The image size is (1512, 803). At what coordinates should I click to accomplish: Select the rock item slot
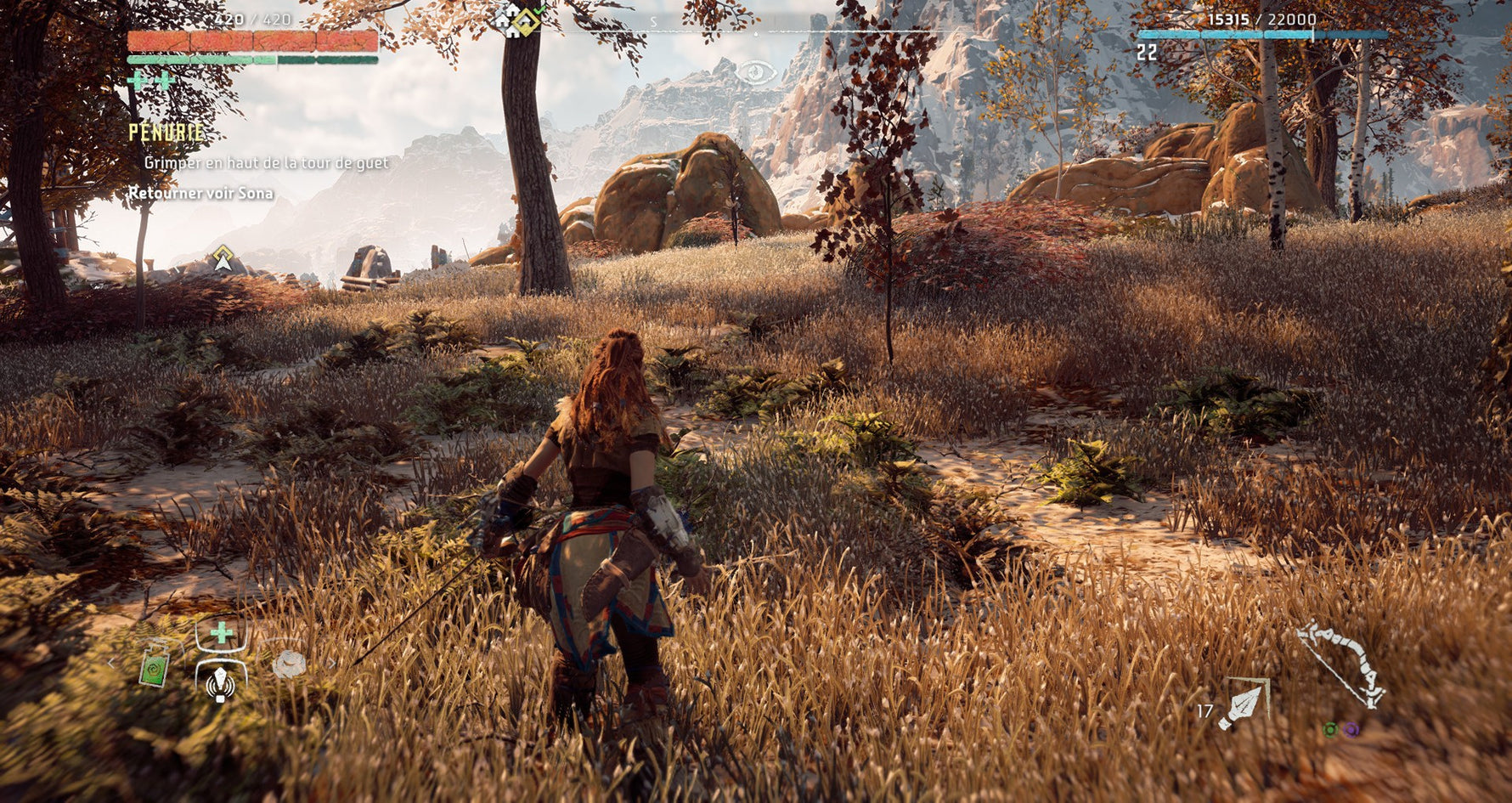289,664
